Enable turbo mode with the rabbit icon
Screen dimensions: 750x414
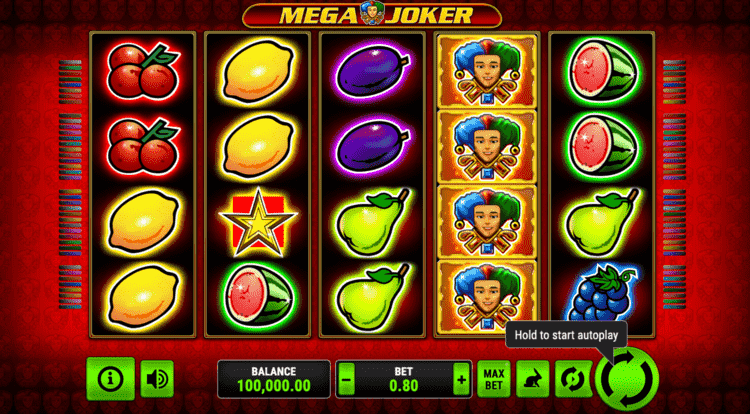point(533,379)
